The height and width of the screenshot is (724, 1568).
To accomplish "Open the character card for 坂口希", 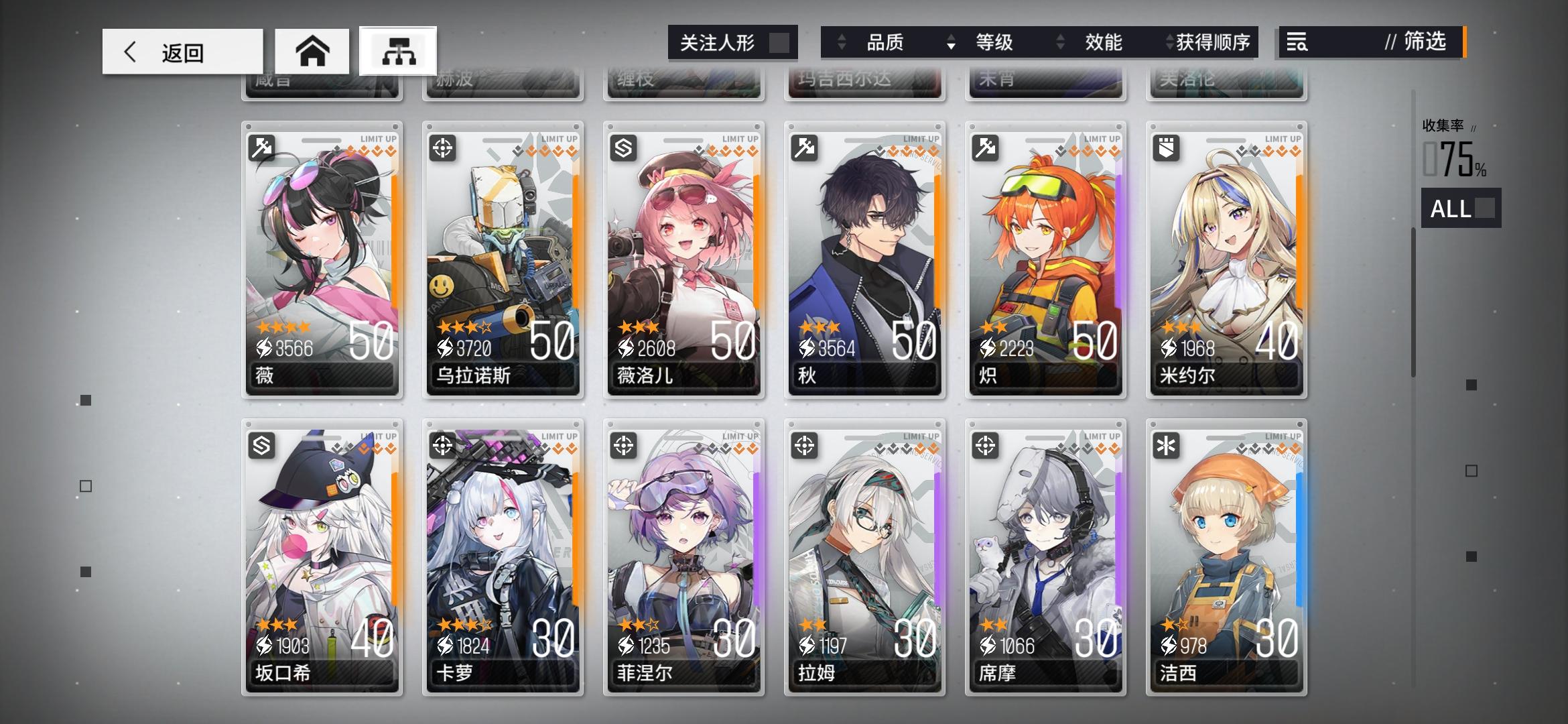I will (322, 556).
